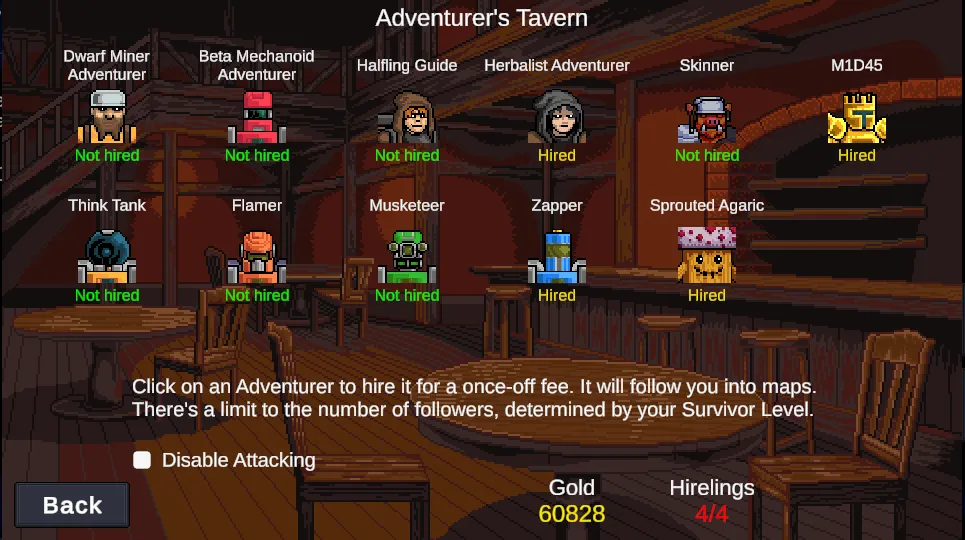Click the Herbalist Adventurer portrait
The width and height of the screenshot is (965, 540).
[x=557, y=118]
